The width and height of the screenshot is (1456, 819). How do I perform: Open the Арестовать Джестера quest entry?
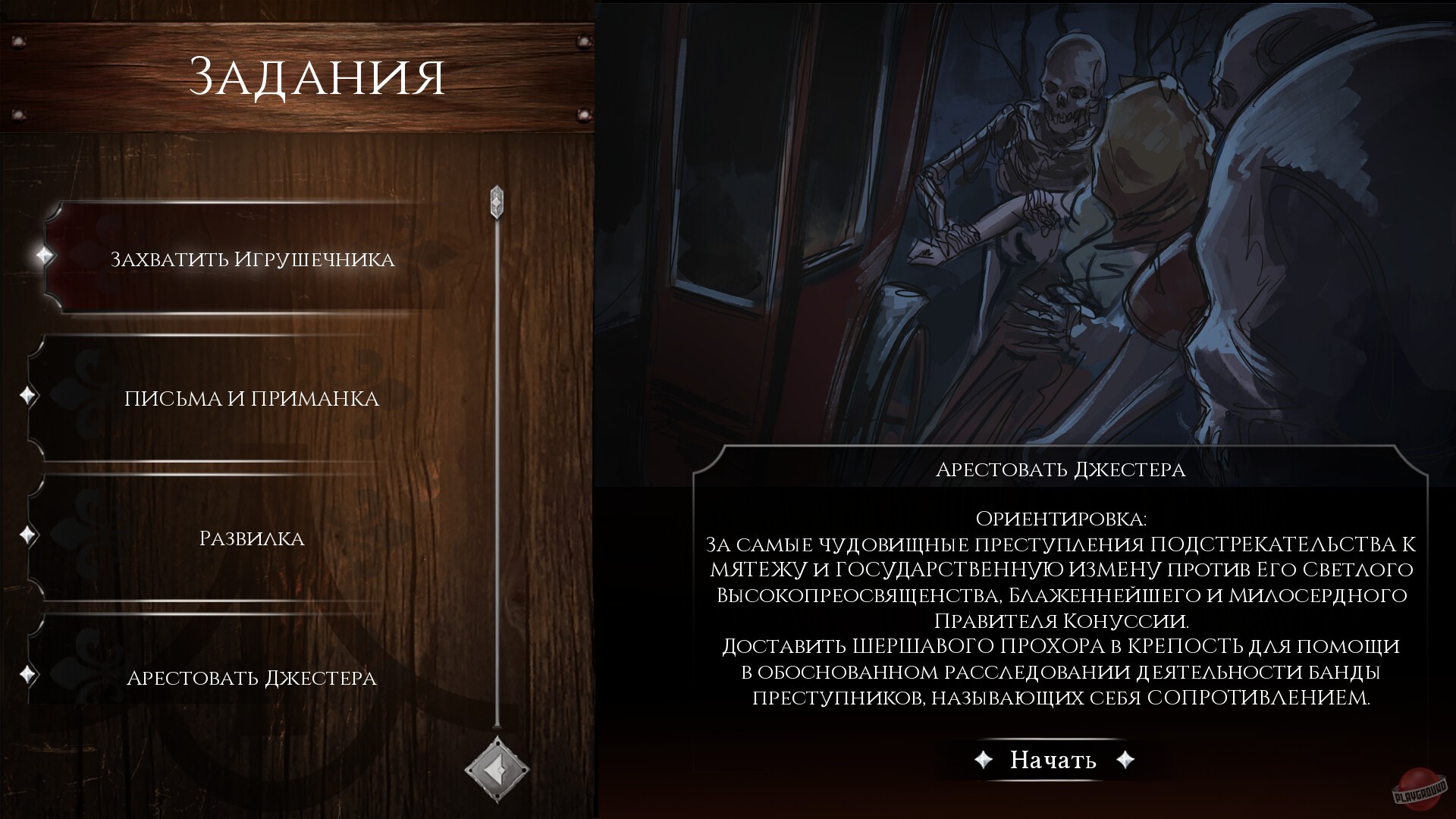point(253,678)
